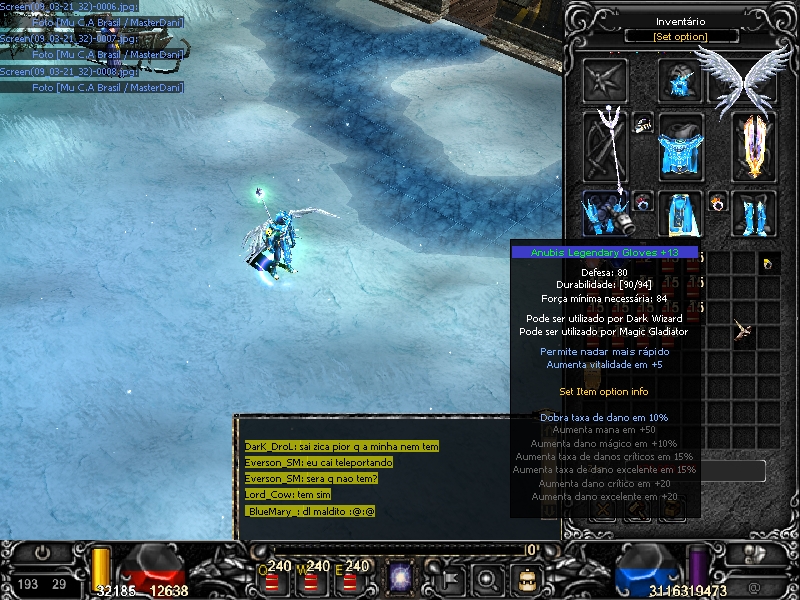Select the ring slot right of pants
This screenshot has height=600, width=800.
[717, 202]
